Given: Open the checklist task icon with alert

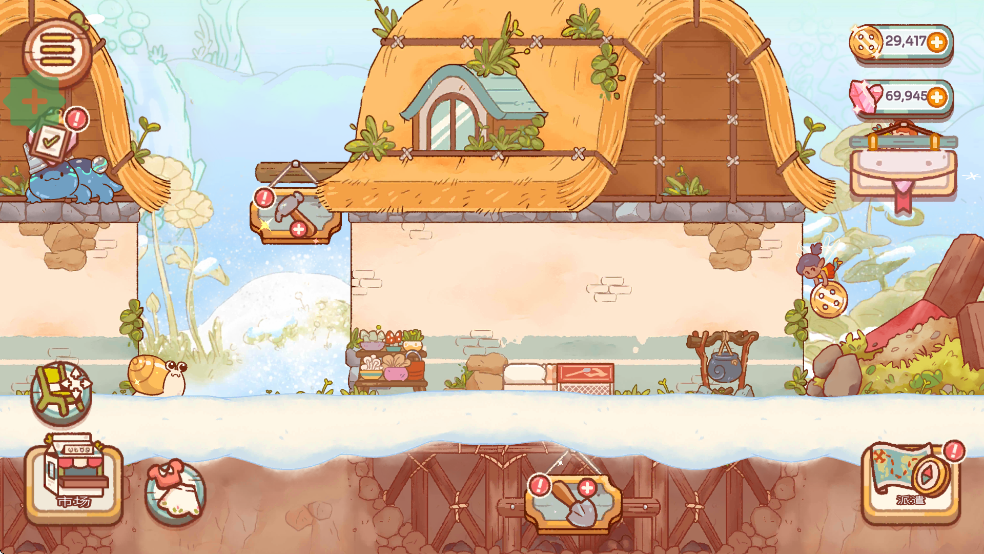Looking at the screenshot, I should [x=49, y=141].
